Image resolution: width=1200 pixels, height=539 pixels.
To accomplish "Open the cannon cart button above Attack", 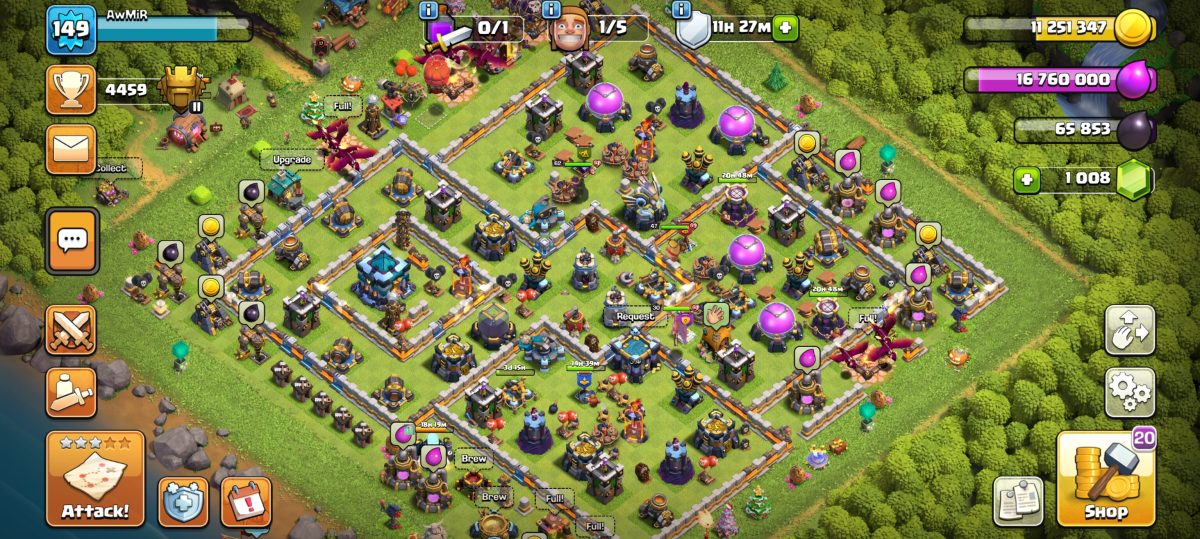I will point(71,392).
